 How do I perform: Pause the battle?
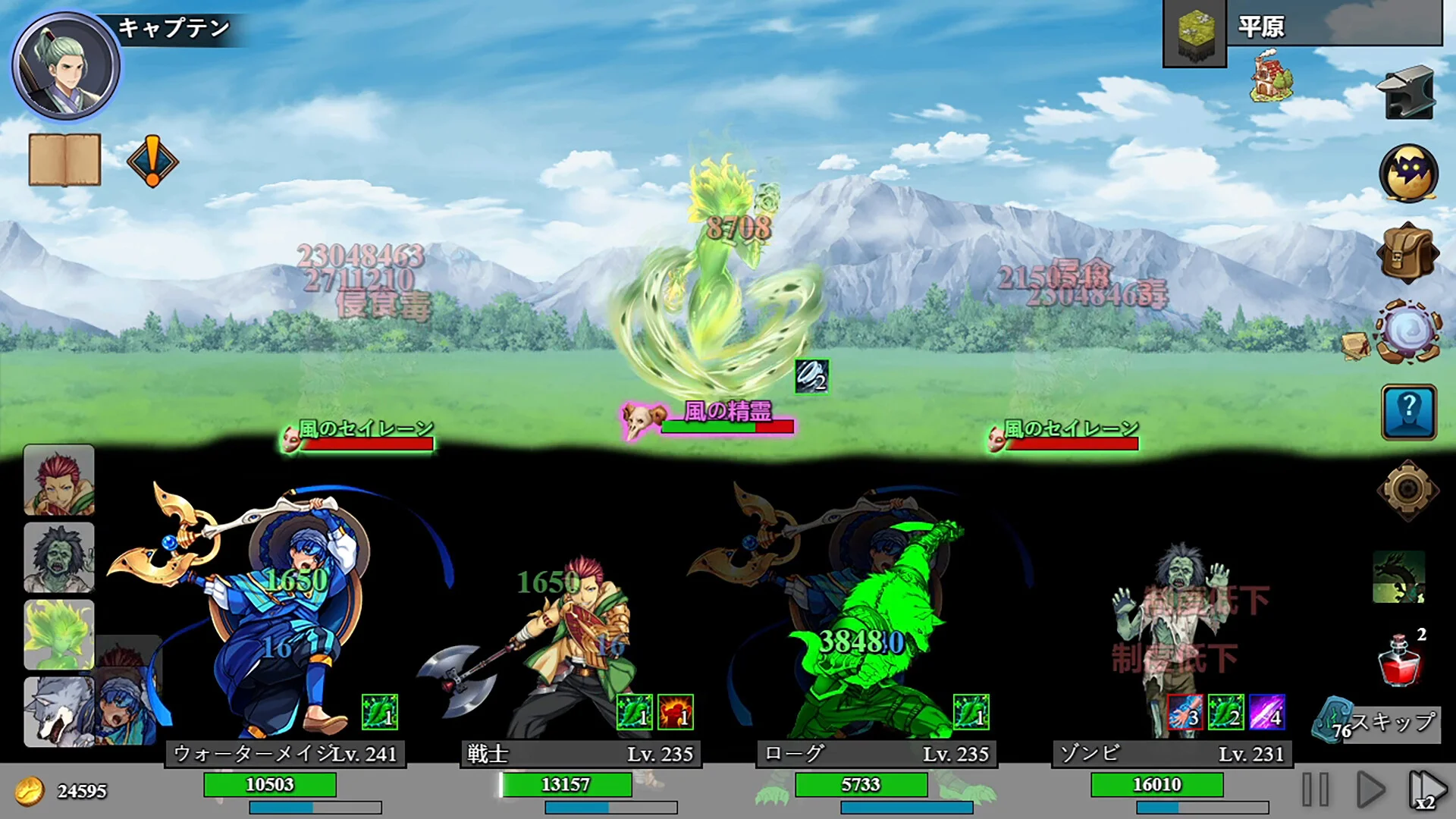(x=1316, y=789)
